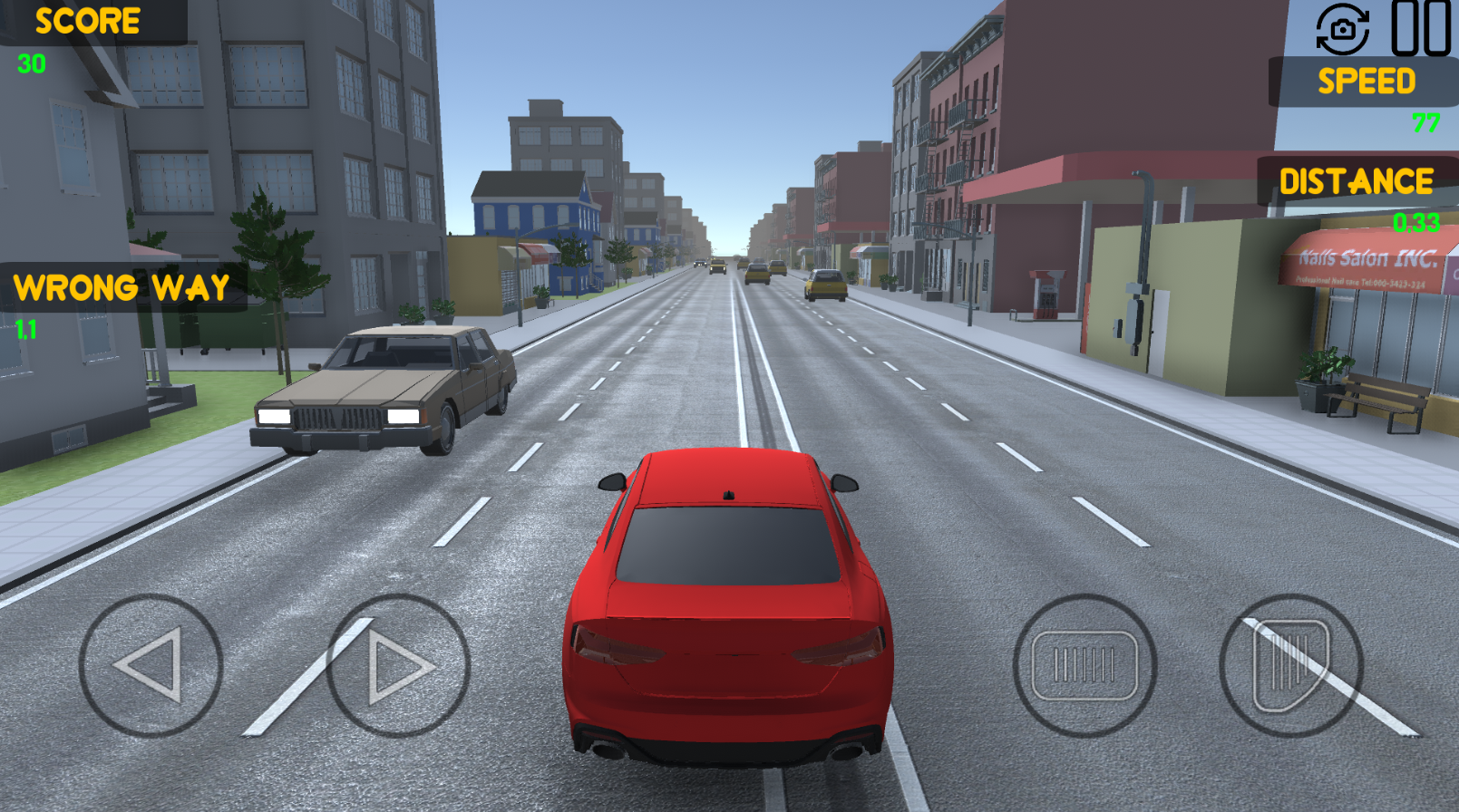Tap the SPEED readout panel
The height and width of the screenshot is (812, 1459).
click(1365, 82)
